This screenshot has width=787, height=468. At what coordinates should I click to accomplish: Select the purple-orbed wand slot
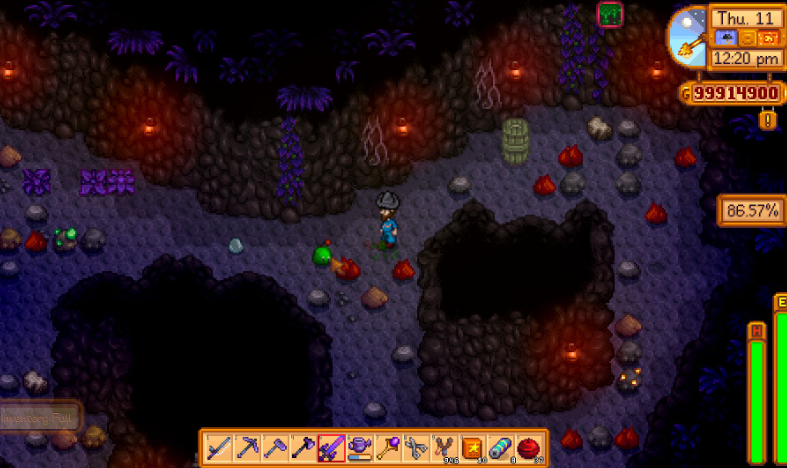pyautogui.click(x=387, y=448)
